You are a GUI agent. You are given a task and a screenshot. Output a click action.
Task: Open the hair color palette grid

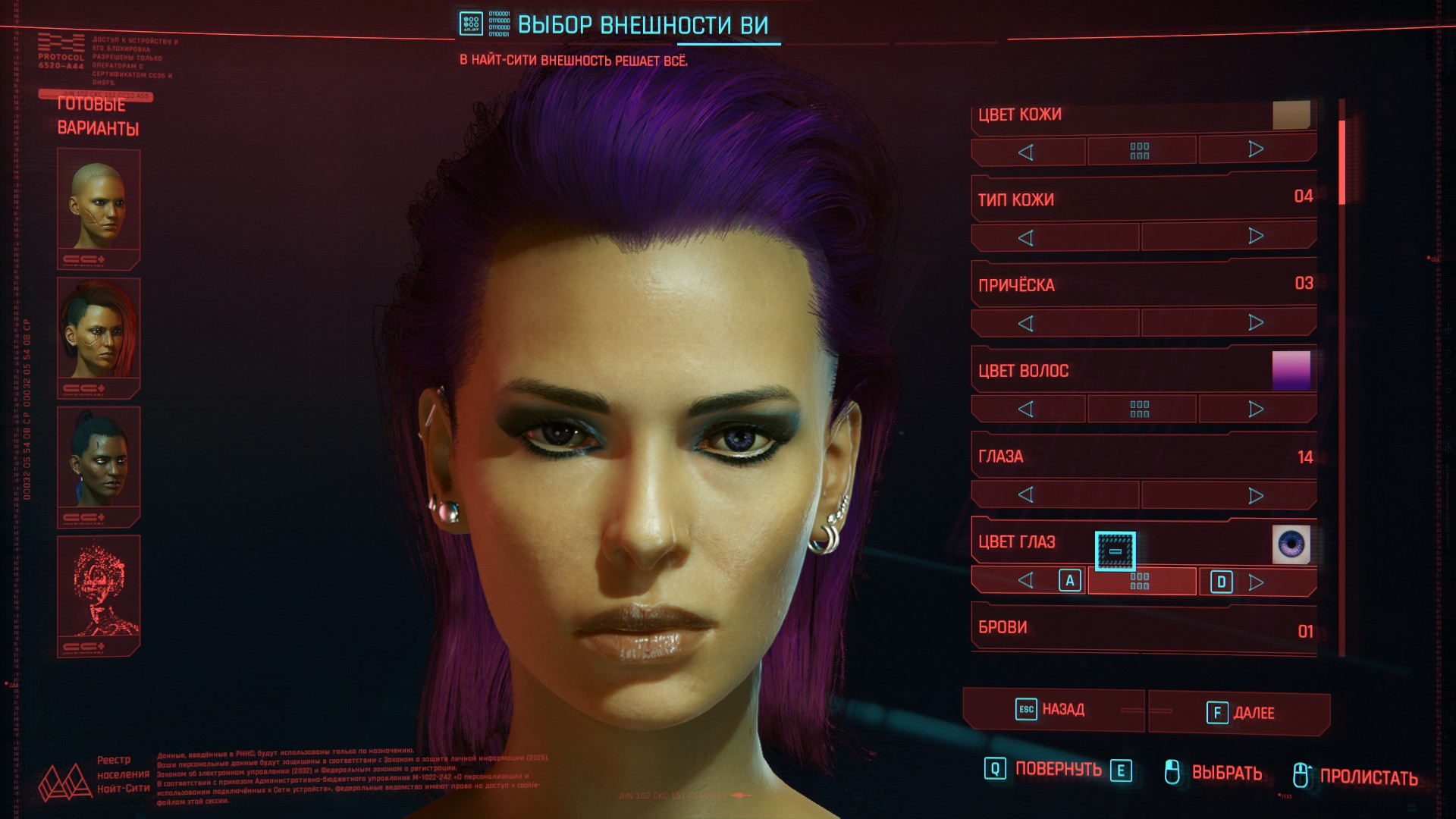1140,409
